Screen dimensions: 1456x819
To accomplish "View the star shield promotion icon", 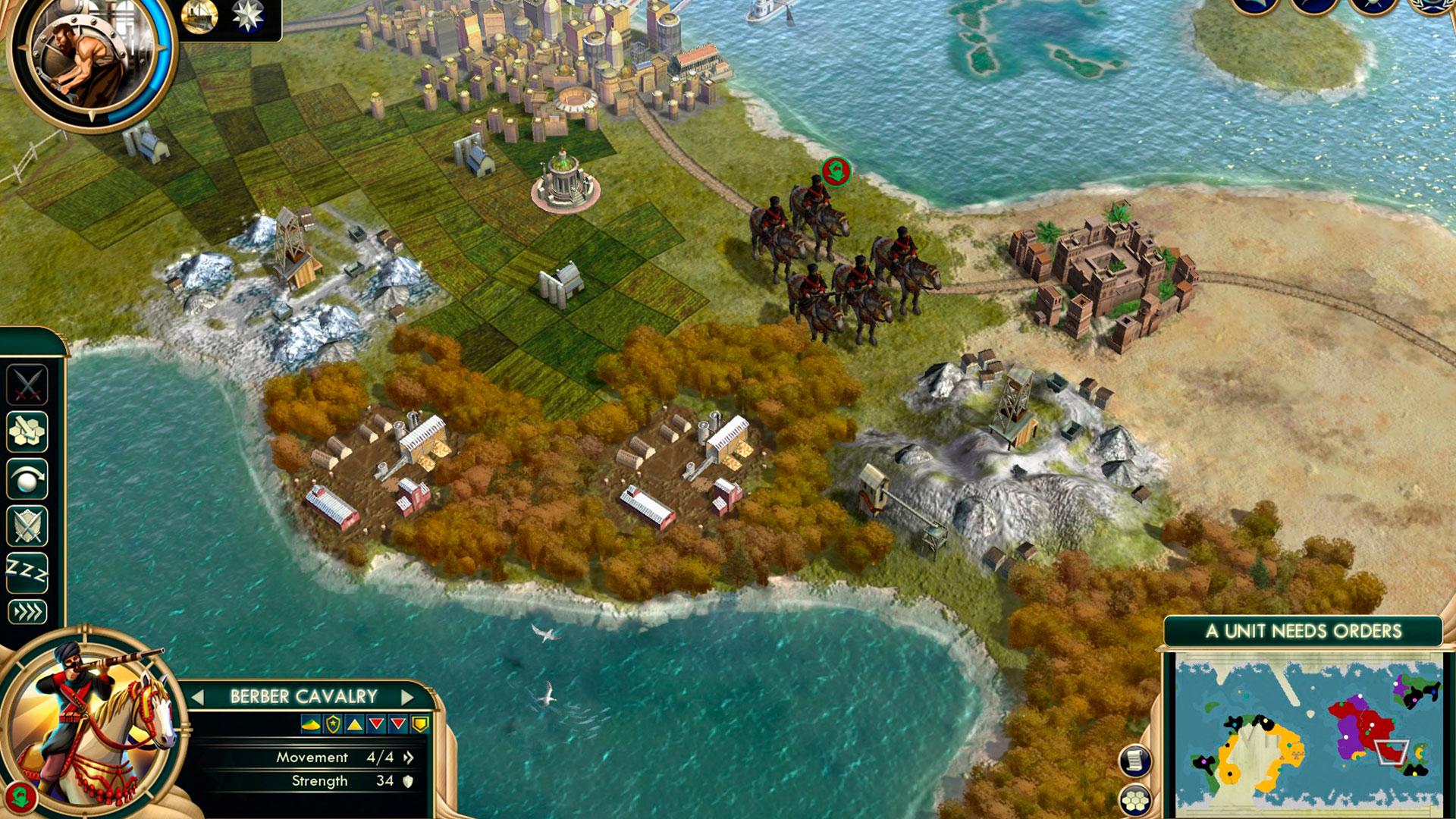I will (332, 725).
